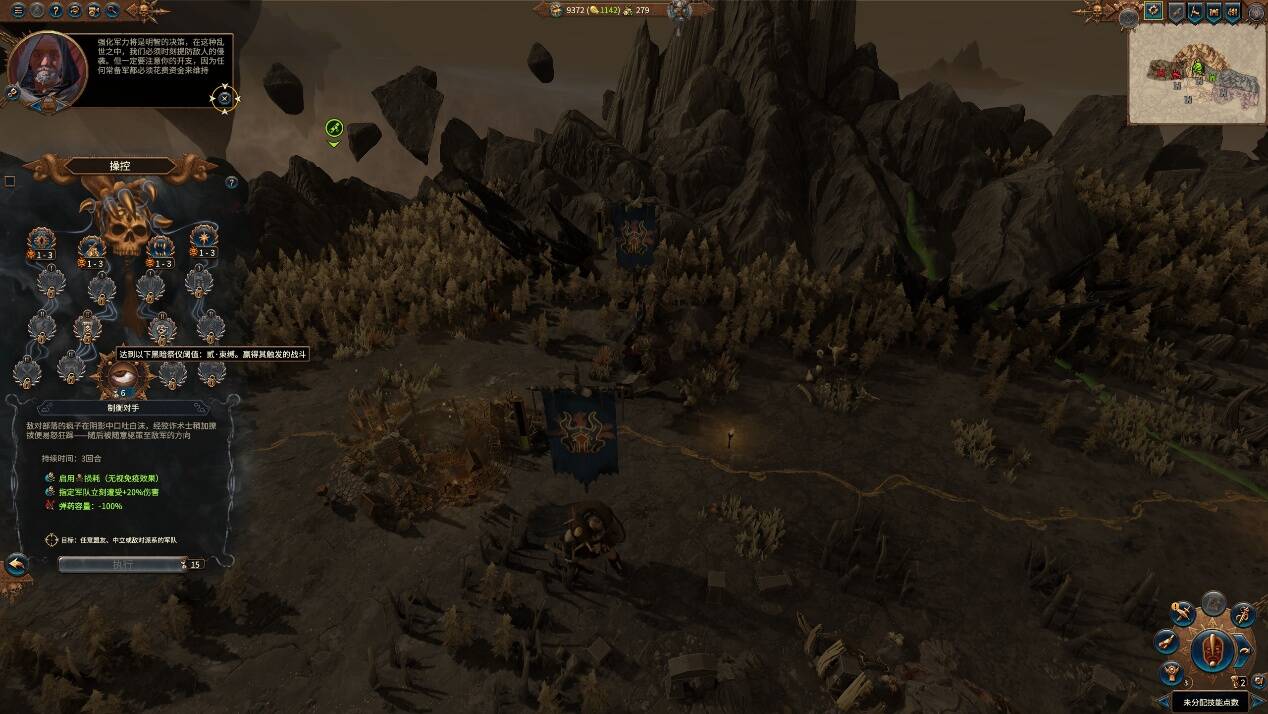Open the hammer and wrench construction button
The image size is (1268, 714).
point(1182,611)
